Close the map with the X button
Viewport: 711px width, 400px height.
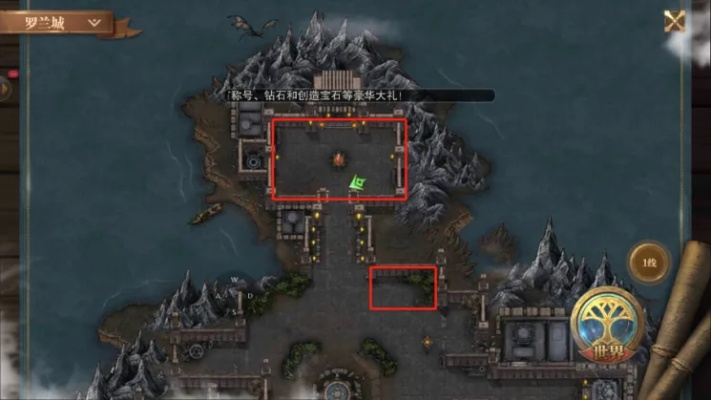[676, 20]
